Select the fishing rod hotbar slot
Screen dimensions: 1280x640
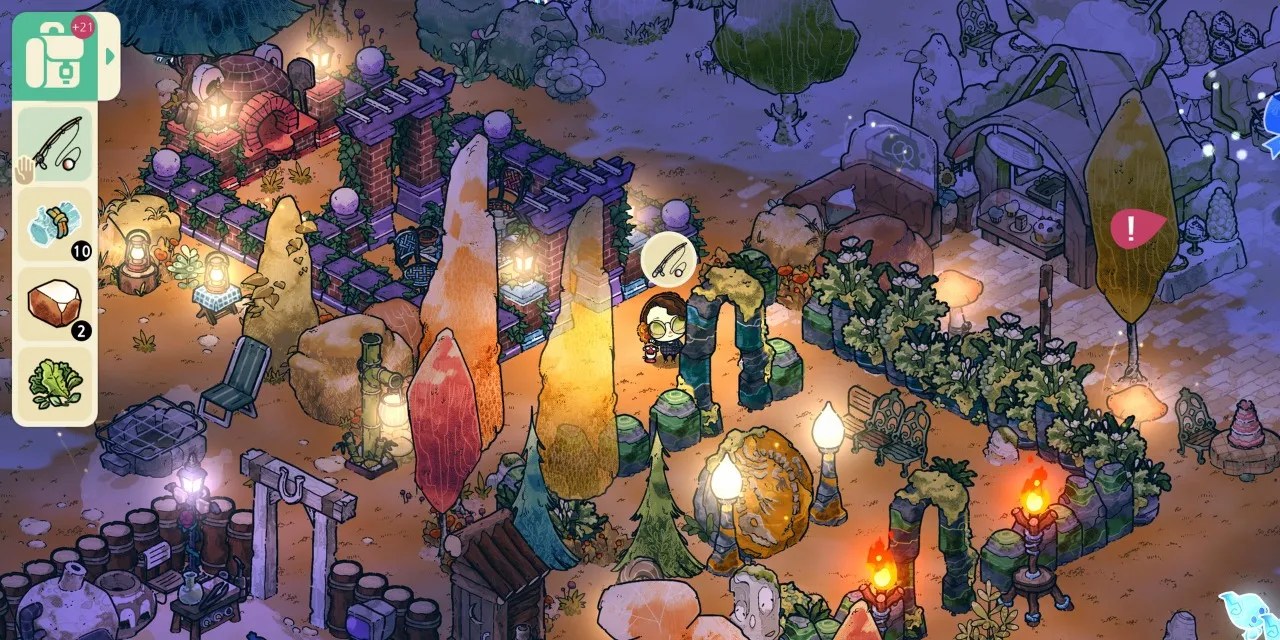55,144
